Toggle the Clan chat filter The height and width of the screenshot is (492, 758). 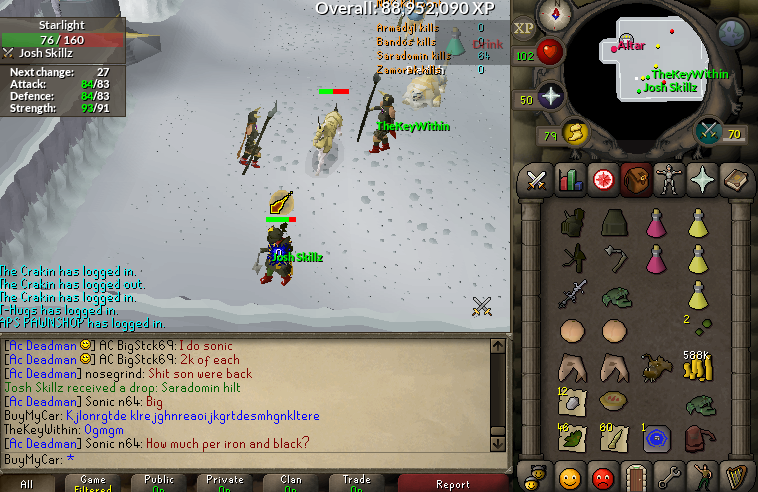coord(292,483)
